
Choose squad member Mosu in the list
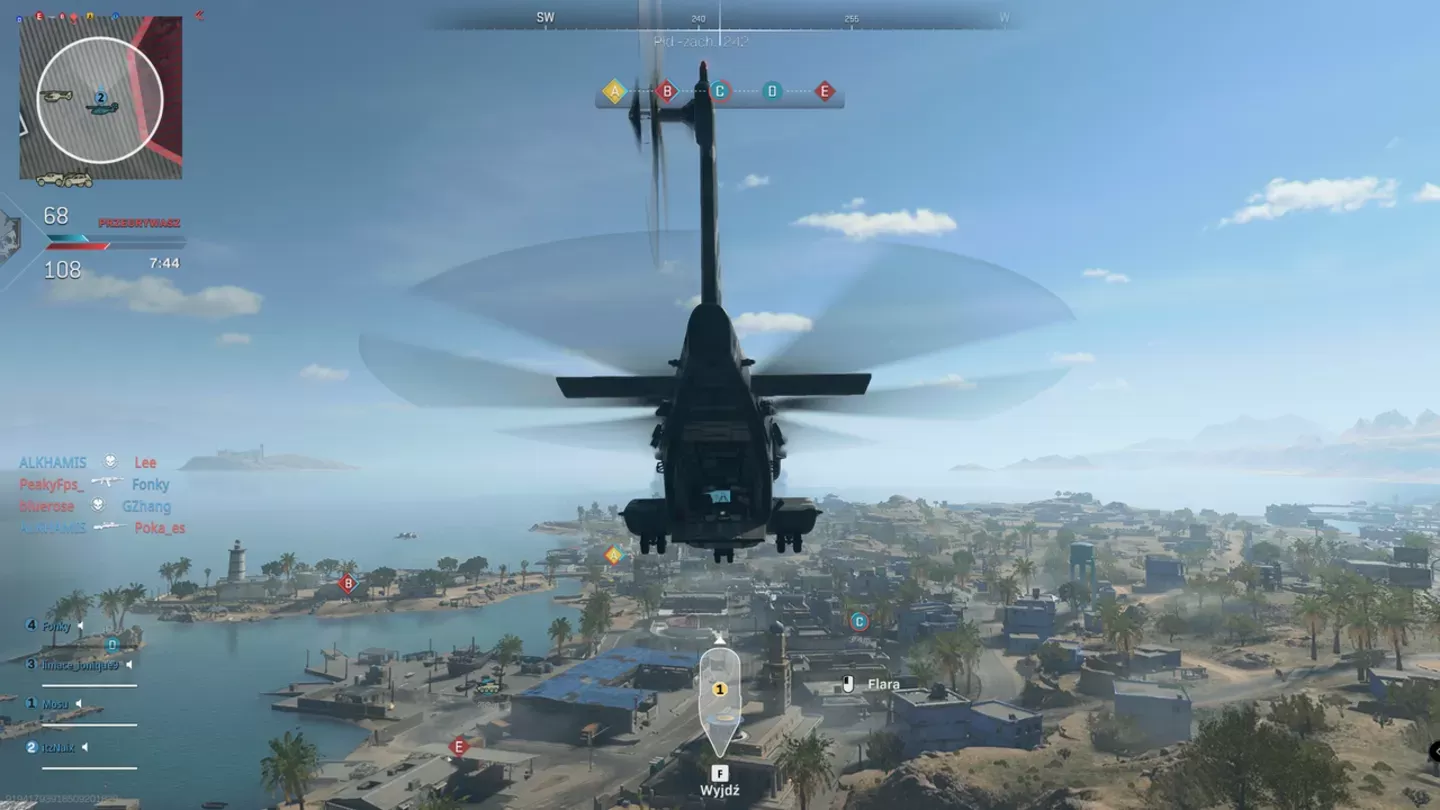pos(55,705)
